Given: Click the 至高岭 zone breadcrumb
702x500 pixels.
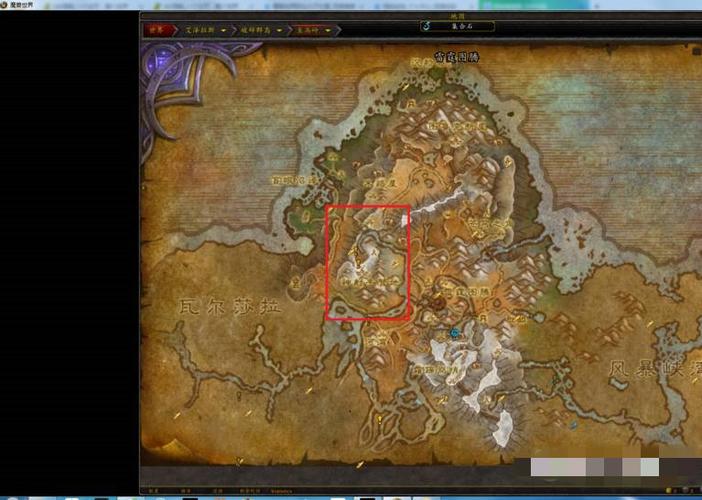Looking at the screenshot, I should [304, 31].
